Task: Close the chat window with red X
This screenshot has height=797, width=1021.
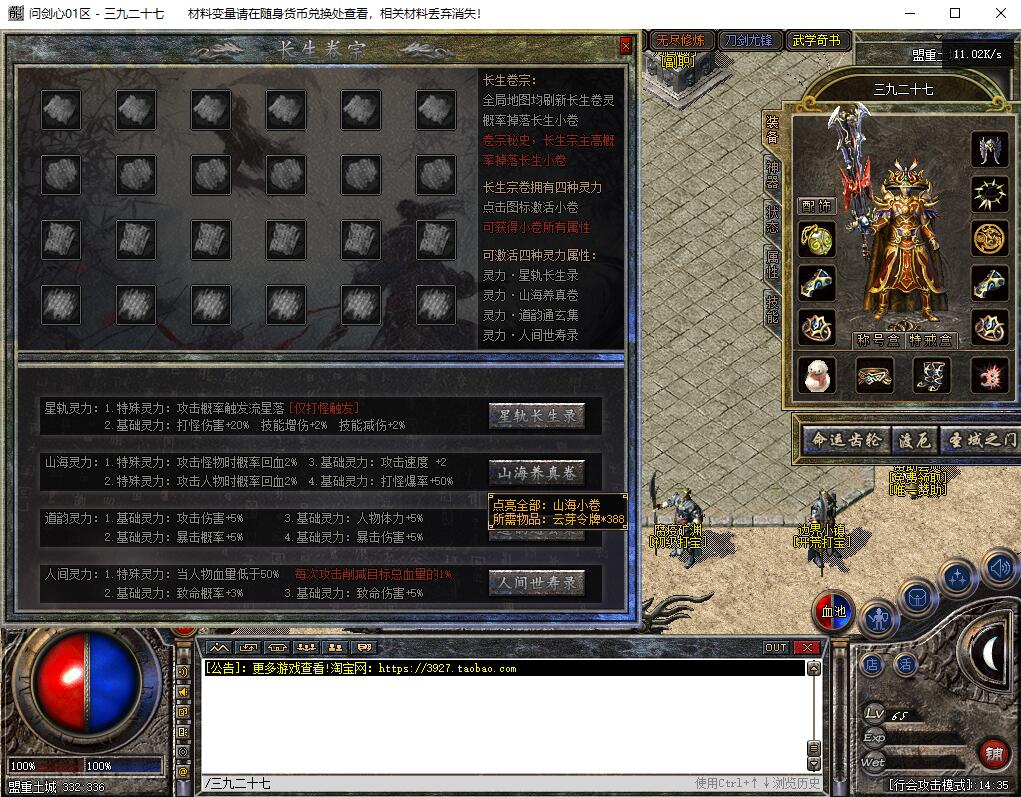Action: (x=806, y=647)
